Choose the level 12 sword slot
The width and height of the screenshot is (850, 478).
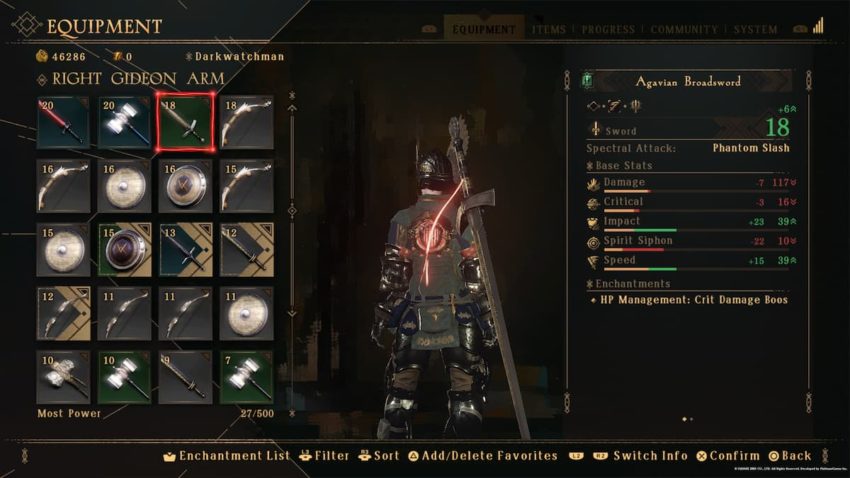click(246, 250)
